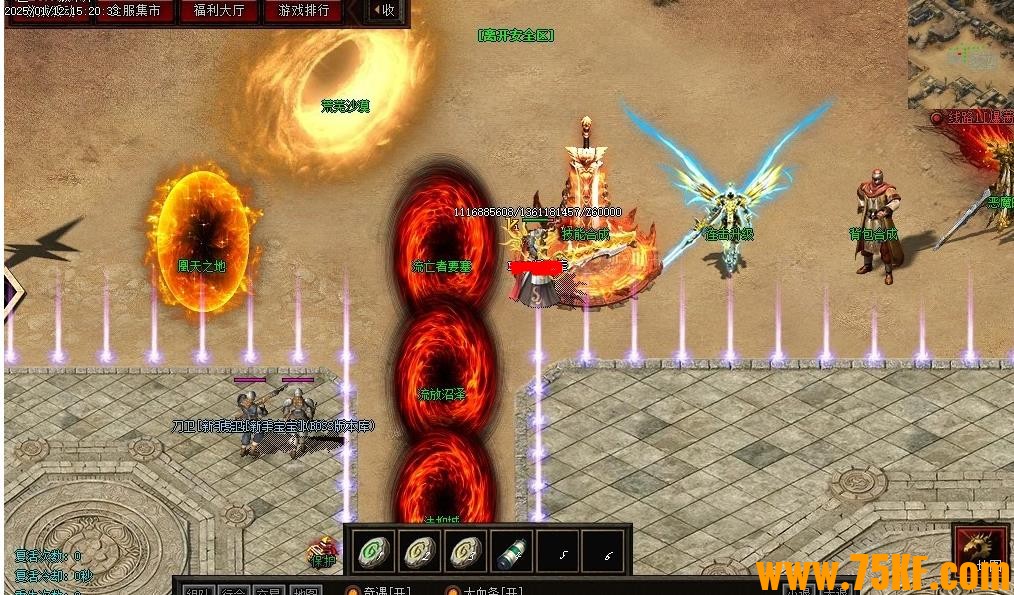1014x595 pixels.
Task: Click the minimap in the corner
Action: (x=960, y=52)
